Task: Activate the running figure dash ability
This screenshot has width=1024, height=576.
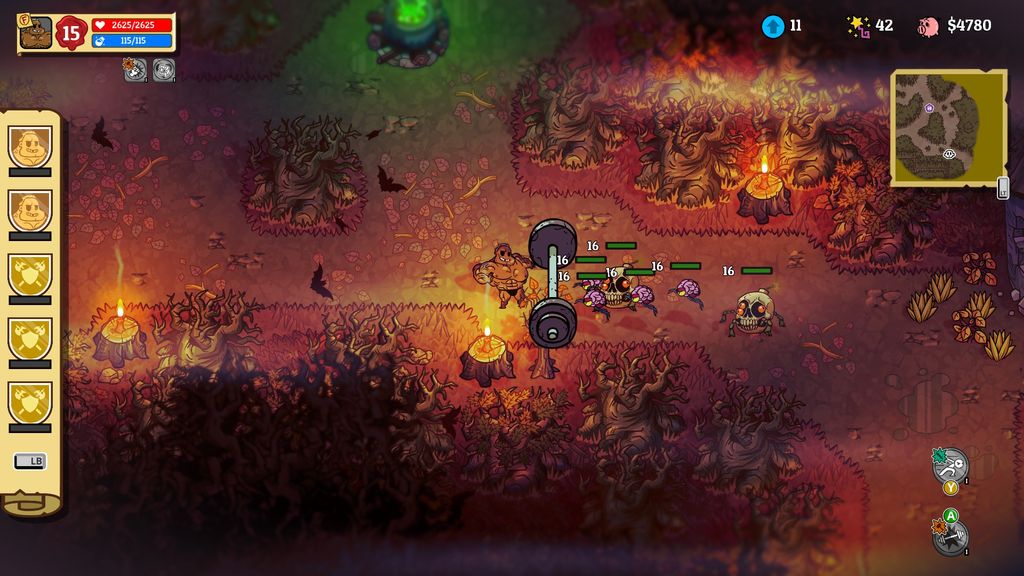Action: (951, 464)
